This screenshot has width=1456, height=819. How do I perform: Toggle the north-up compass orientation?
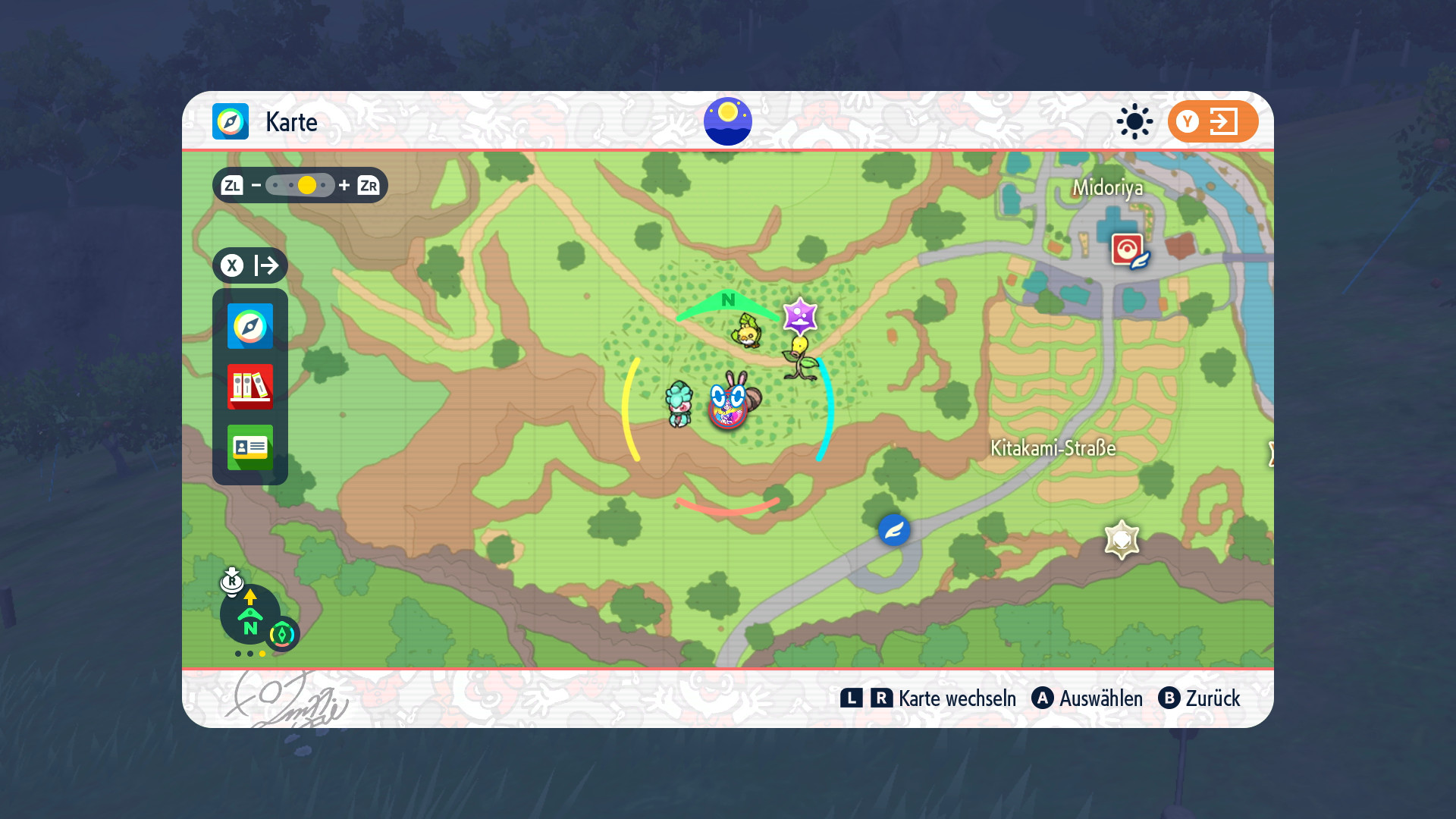click(x=250, y=614)
